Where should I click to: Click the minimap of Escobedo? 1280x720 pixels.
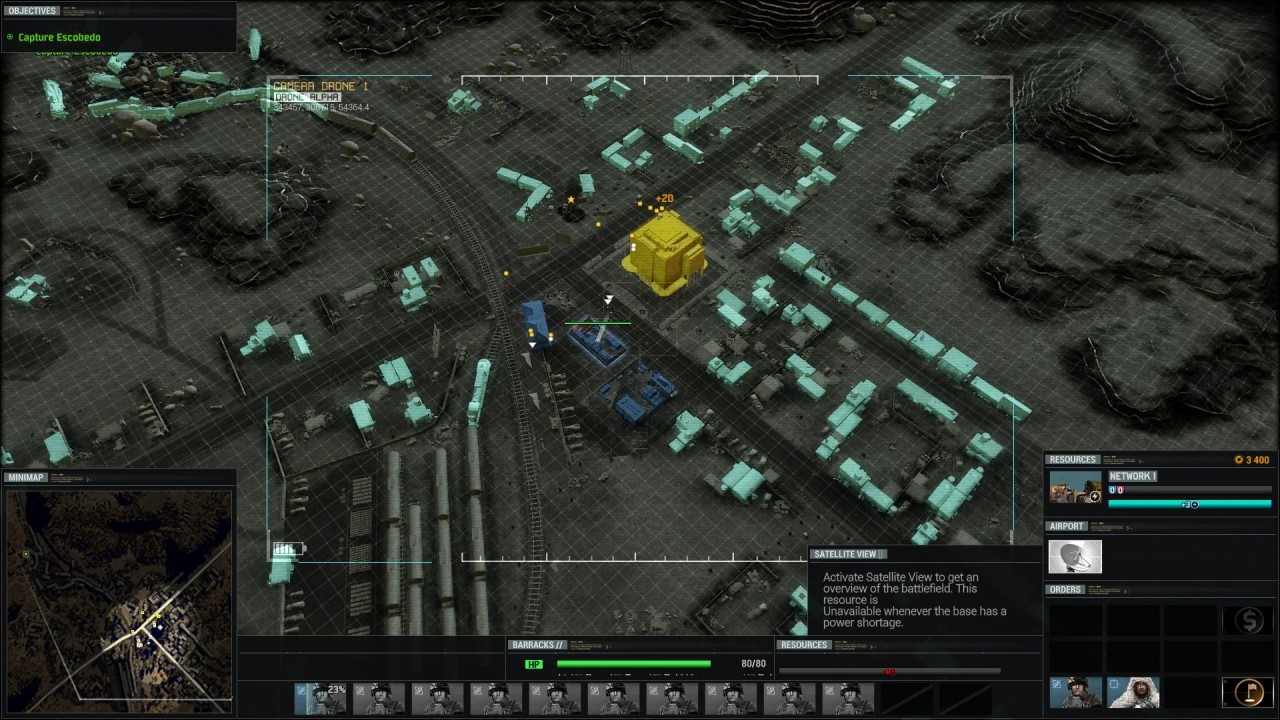[x=119, y=595]
